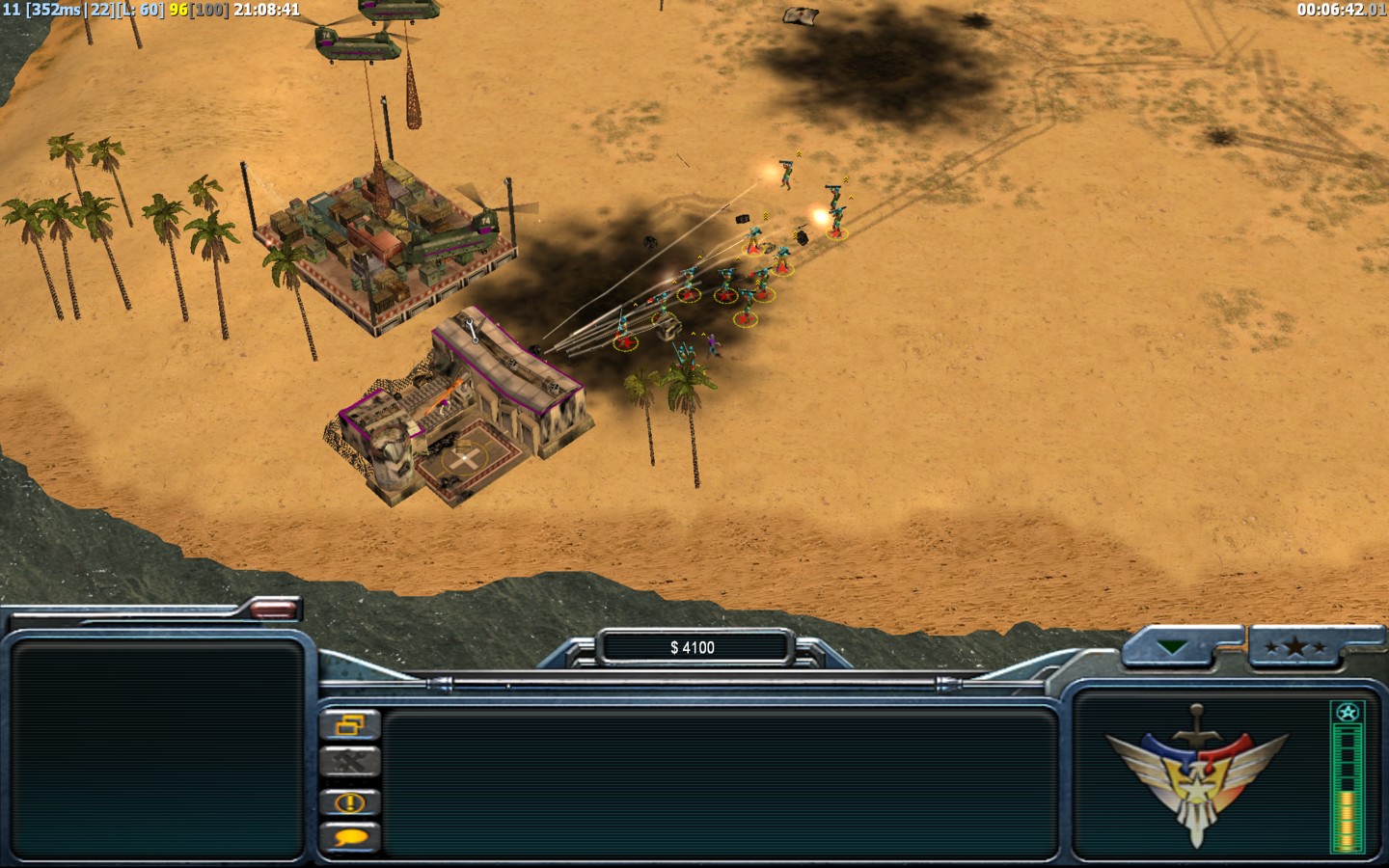Viewport: 1389px width, 868px height.
Task: Place a beacon with the exclamation mark button
Action: pyautogui.click(x=349, y=801)
